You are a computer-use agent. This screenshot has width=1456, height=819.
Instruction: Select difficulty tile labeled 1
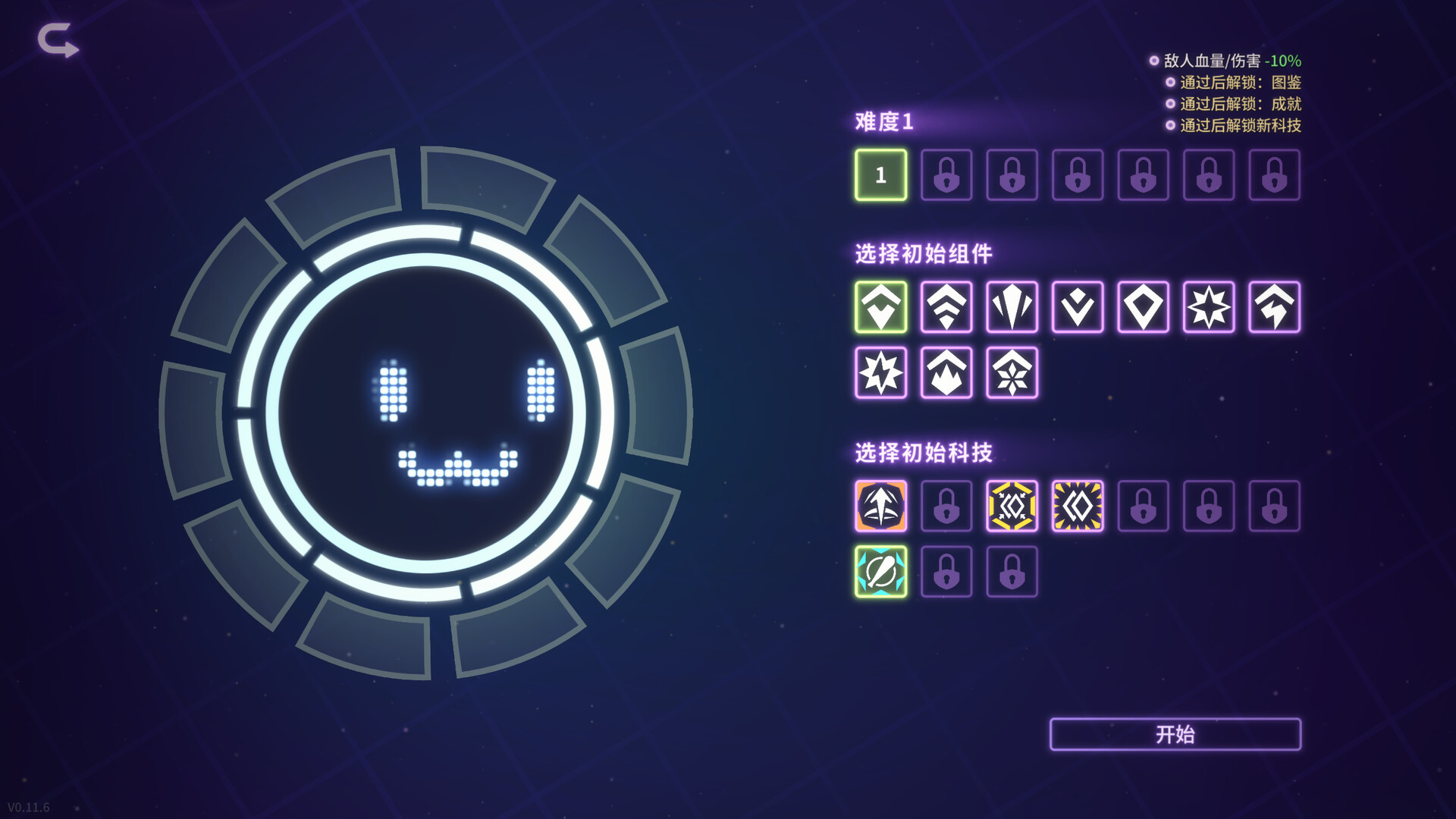point(880,175)
